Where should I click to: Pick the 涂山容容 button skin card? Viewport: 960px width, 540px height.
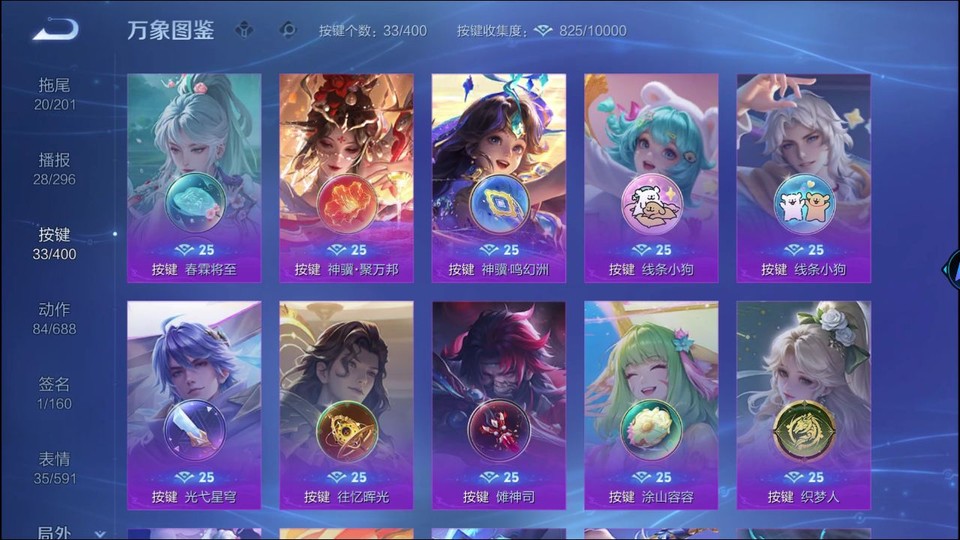(x=651, y=405)
